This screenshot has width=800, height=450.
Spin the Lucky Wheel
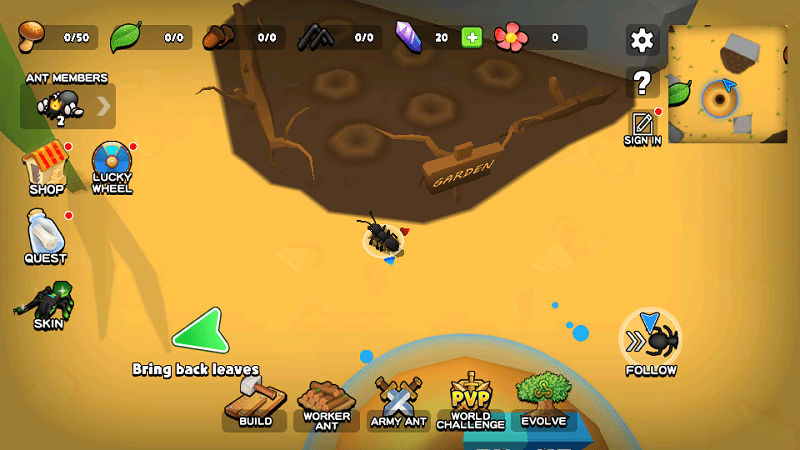pyautogui.click(x=111, y=167)
